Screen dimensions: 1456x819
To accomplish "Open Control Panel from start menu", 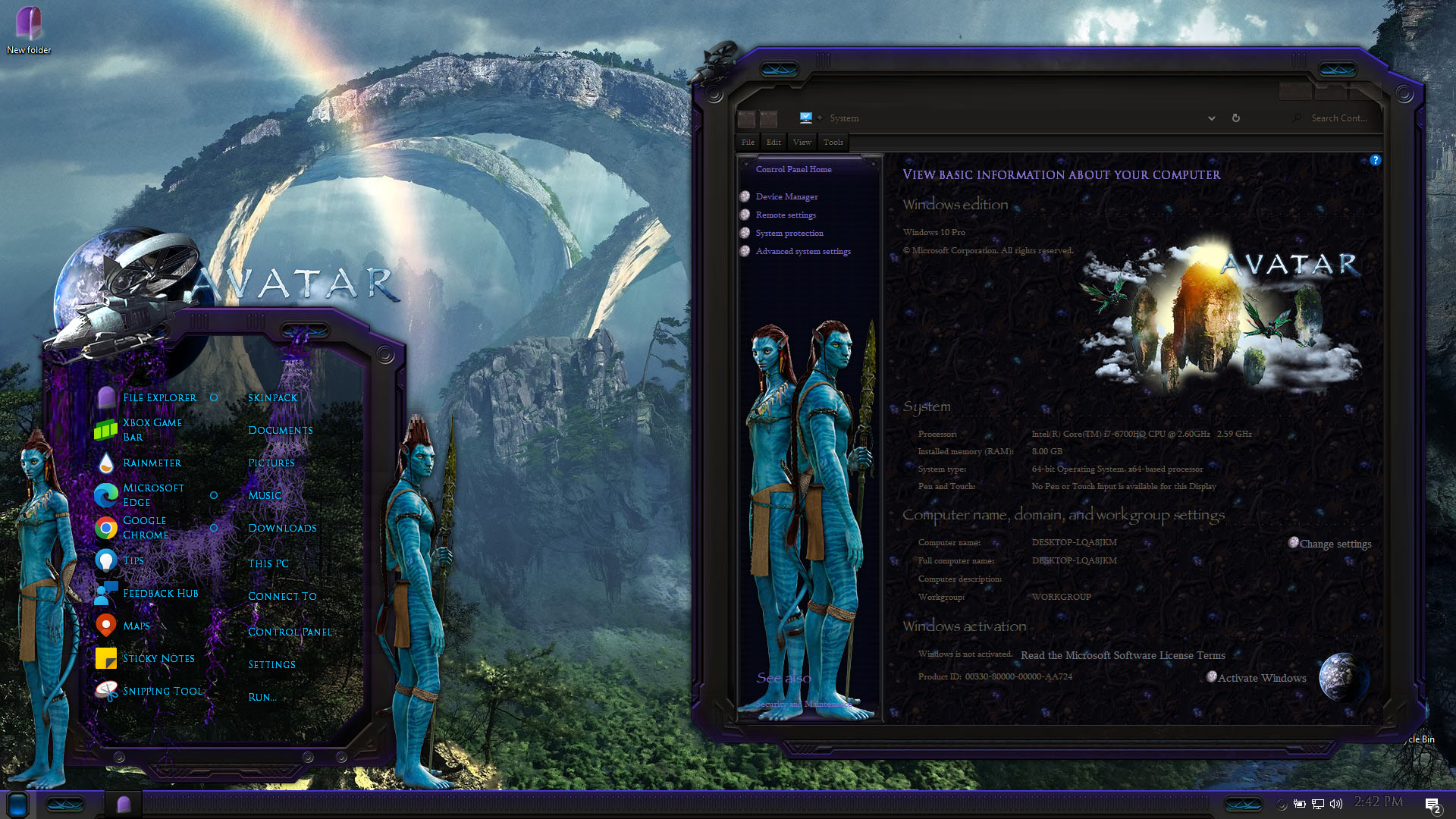I will click(x=290, y=632).
